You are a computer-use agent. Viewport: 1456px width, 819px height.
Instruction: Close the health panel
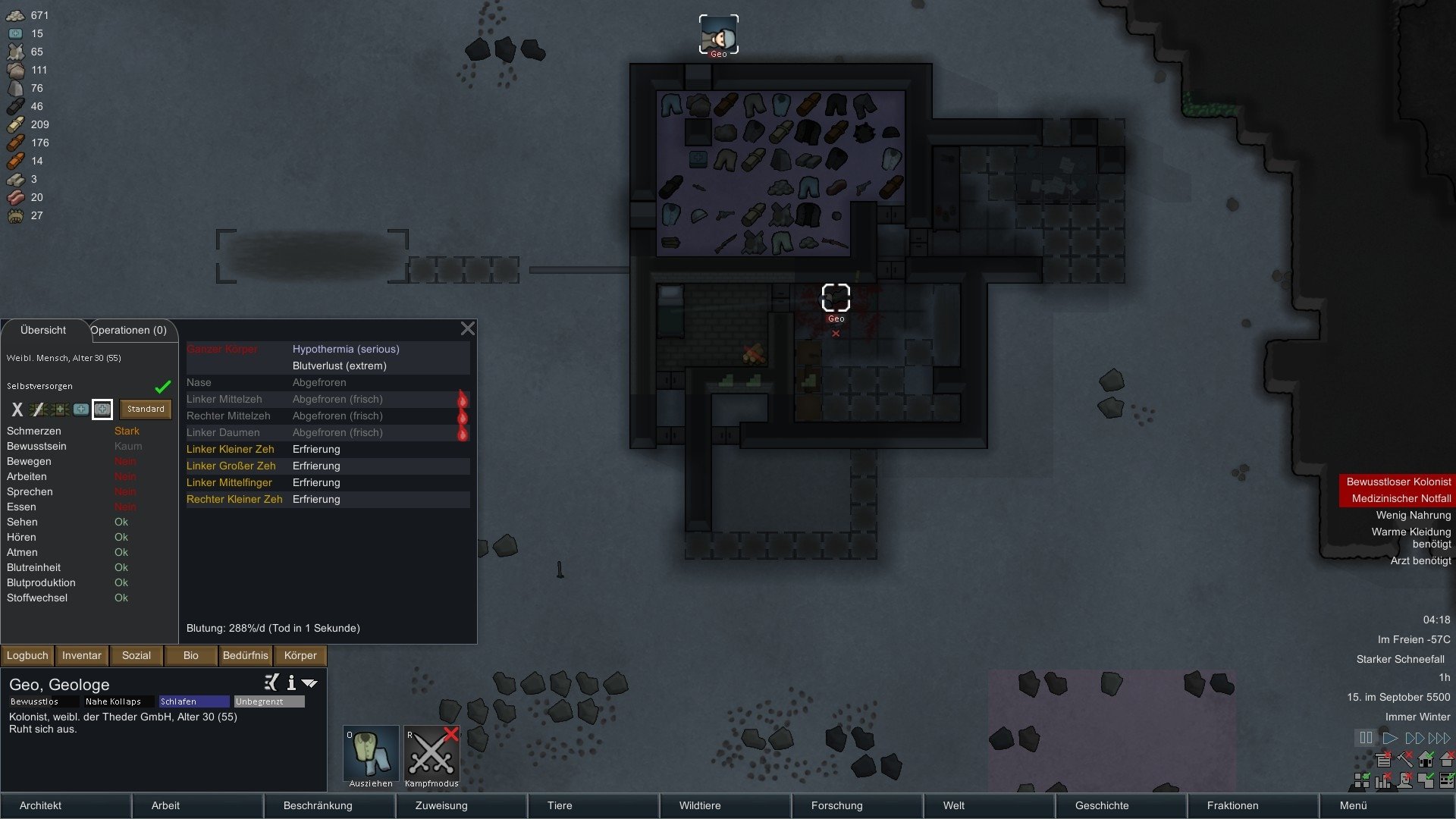click(467, 328)
